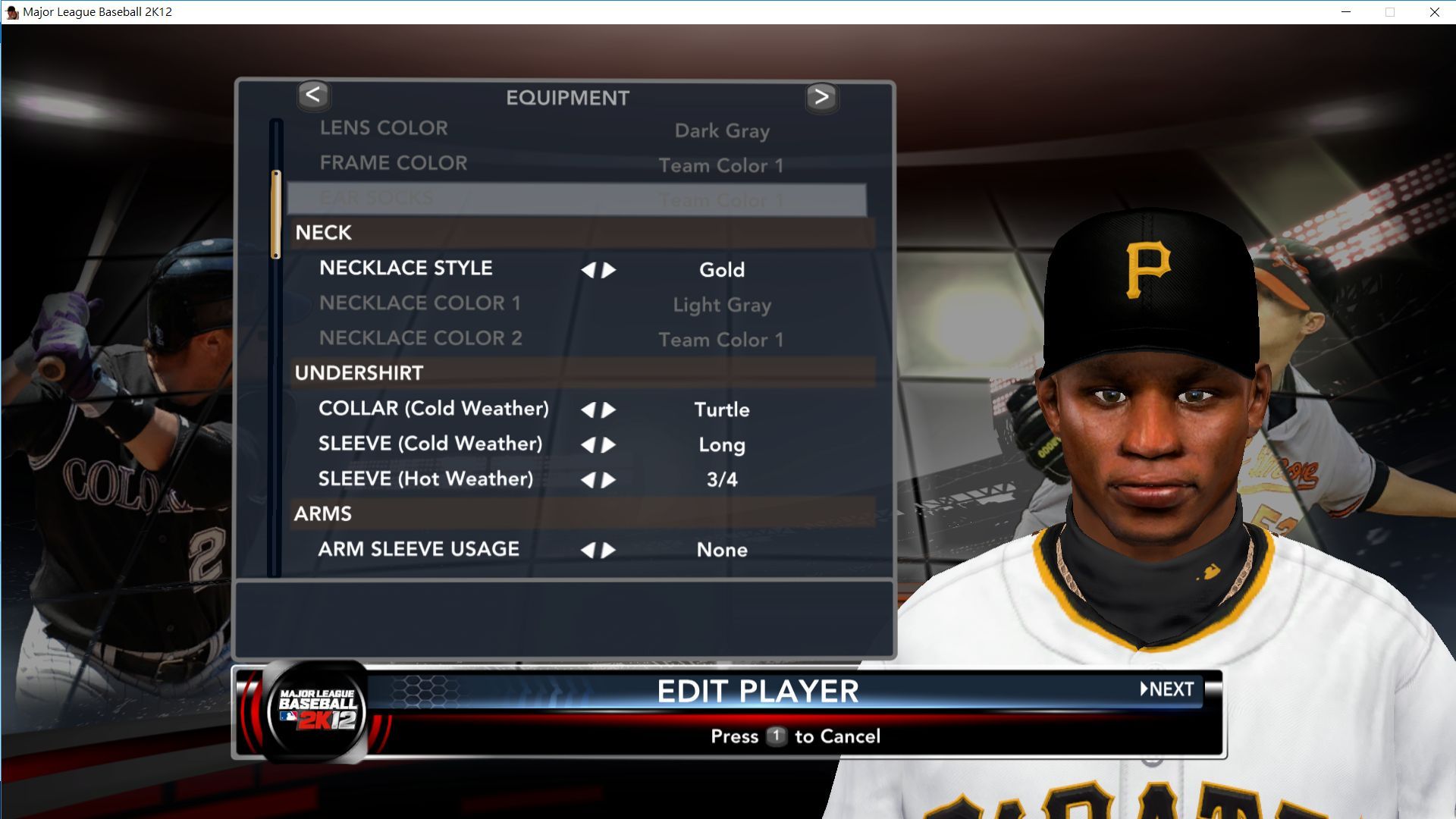Select Collar (Cold Weather) option
The width and height of the screenshot is (1456, 819).
pyautogui.click(x=433, y=409)
